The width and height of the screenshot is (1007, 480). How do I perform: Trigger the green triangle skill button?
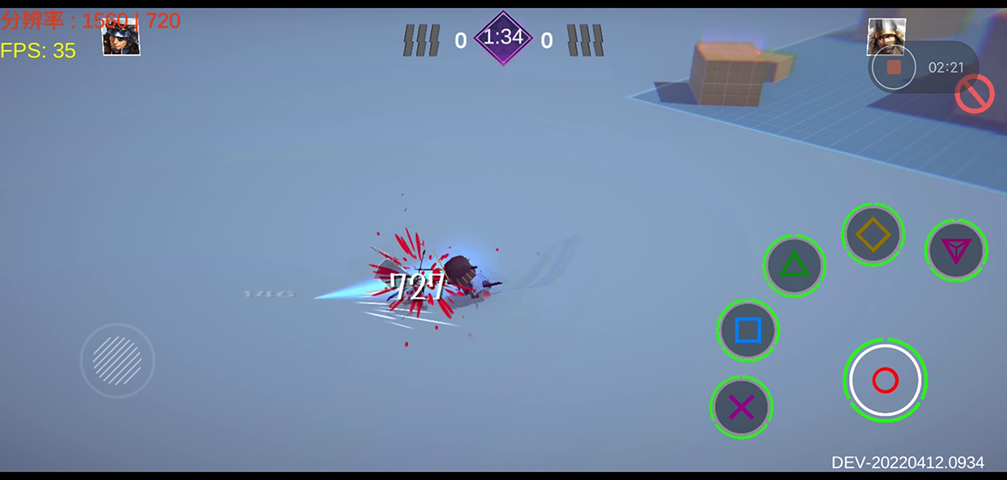(x=794, y=265)
